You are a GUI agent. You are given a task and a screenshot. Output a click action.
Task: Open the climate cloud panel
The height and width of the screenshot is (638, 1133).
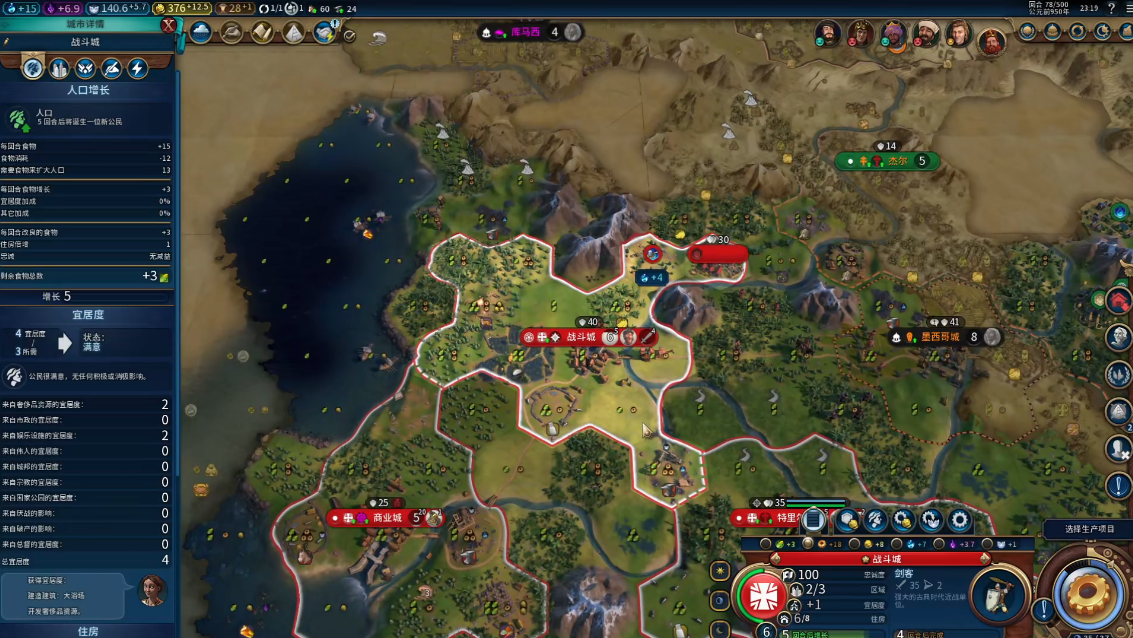click(201, 33)
